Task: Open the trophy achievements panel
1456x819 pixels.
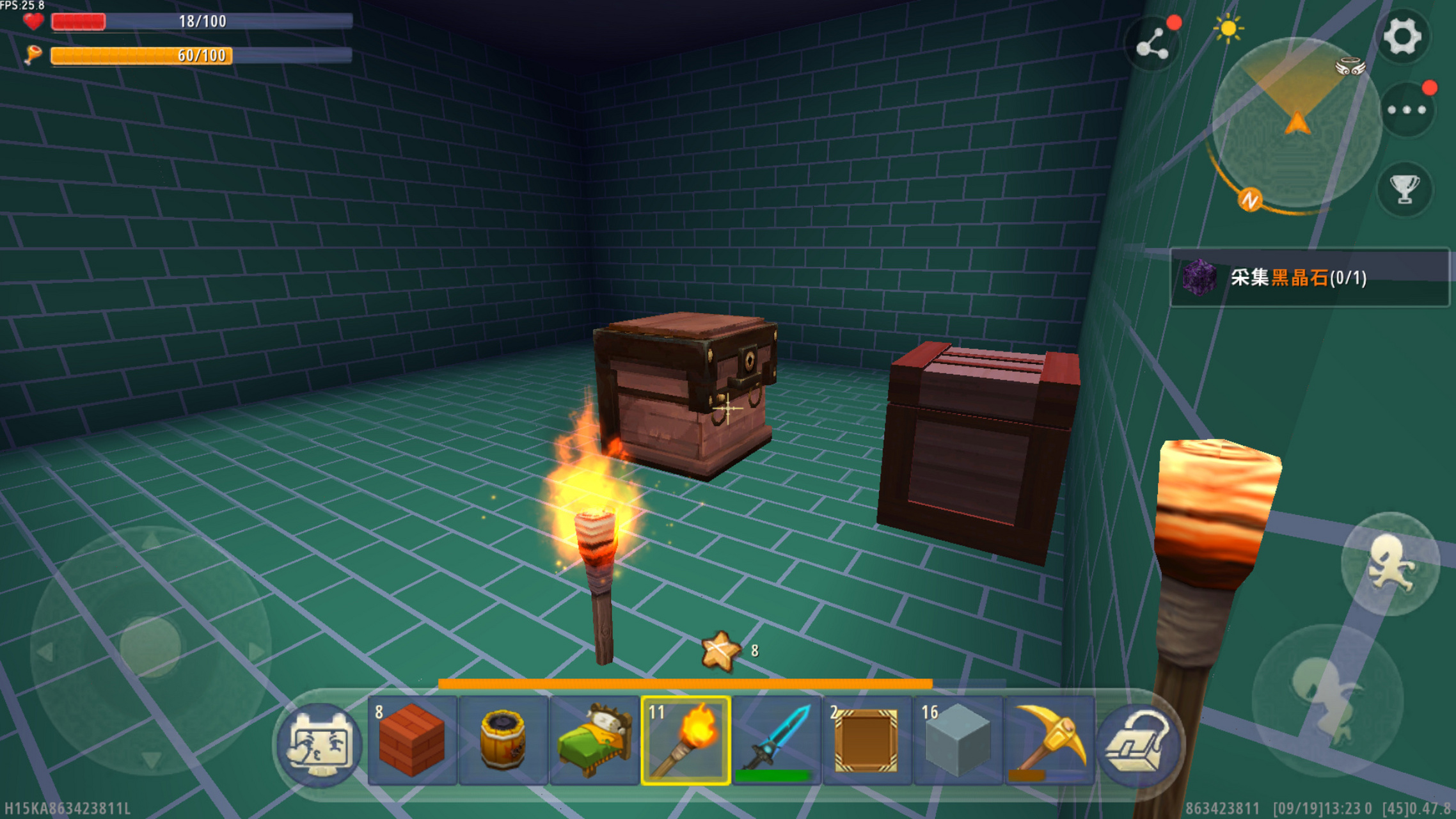Action: [1404, 189]
